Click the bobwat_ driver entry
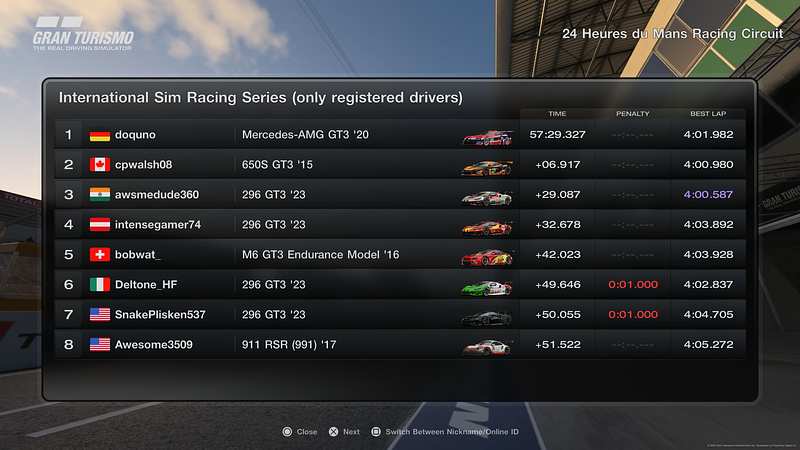Screen dimensions: 800x450 (400, 255)
